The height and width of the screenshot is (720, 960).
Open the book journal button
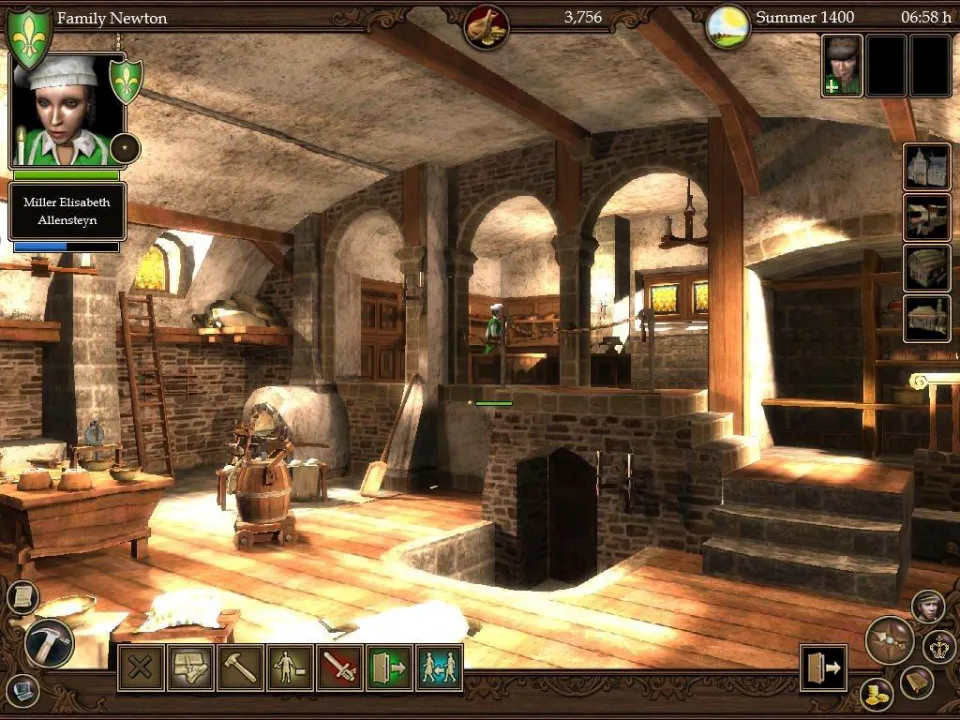pos(917,682)
